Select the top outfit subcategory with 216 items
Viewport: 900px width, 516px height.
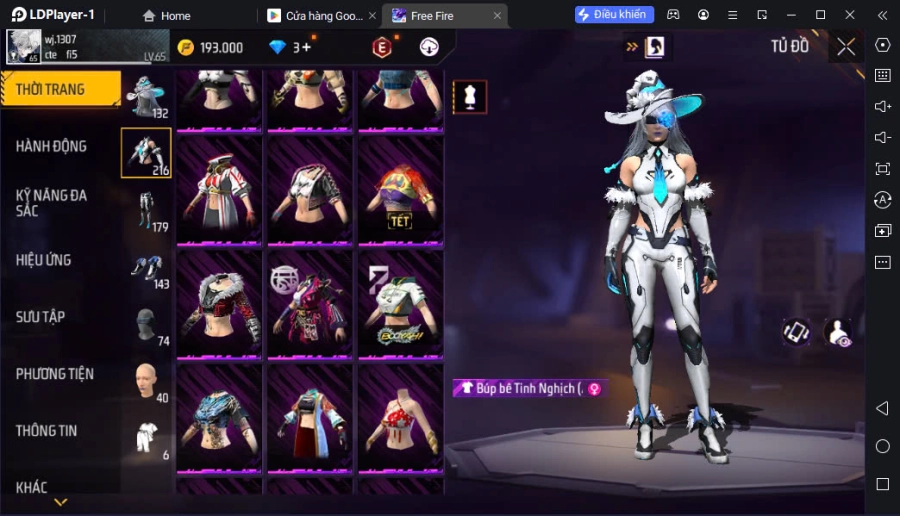pyautogui.click(x=146, y=153)
